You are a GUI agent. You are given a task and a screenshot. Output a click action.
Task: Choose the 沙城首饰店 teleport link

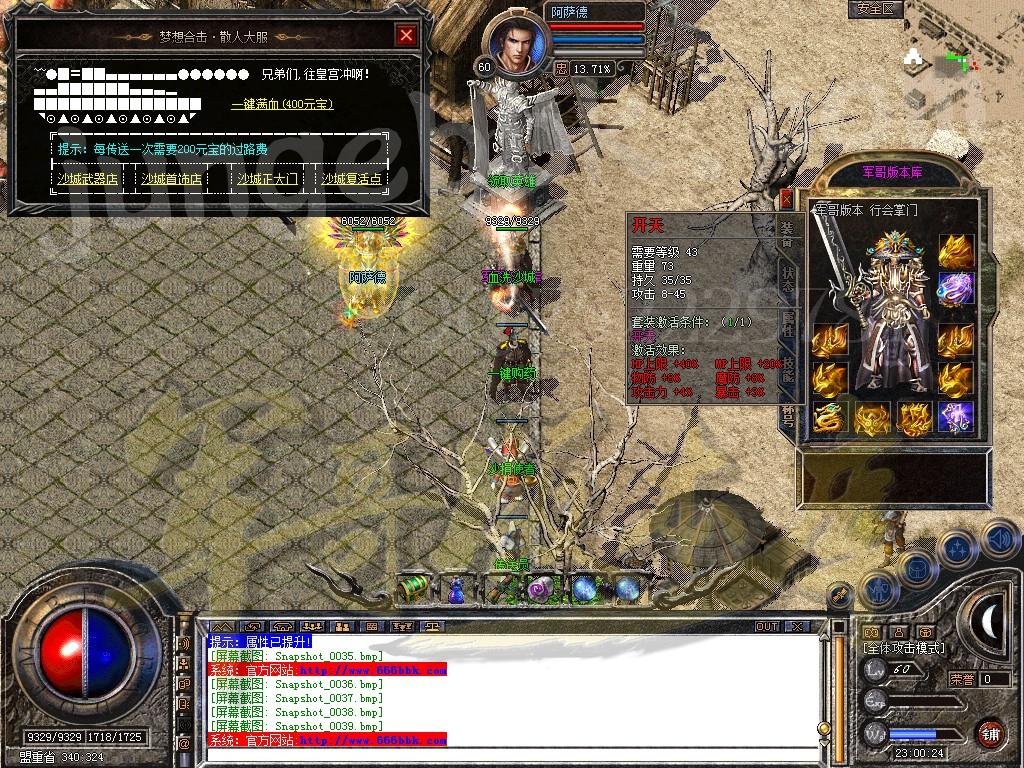coord(171,179)
